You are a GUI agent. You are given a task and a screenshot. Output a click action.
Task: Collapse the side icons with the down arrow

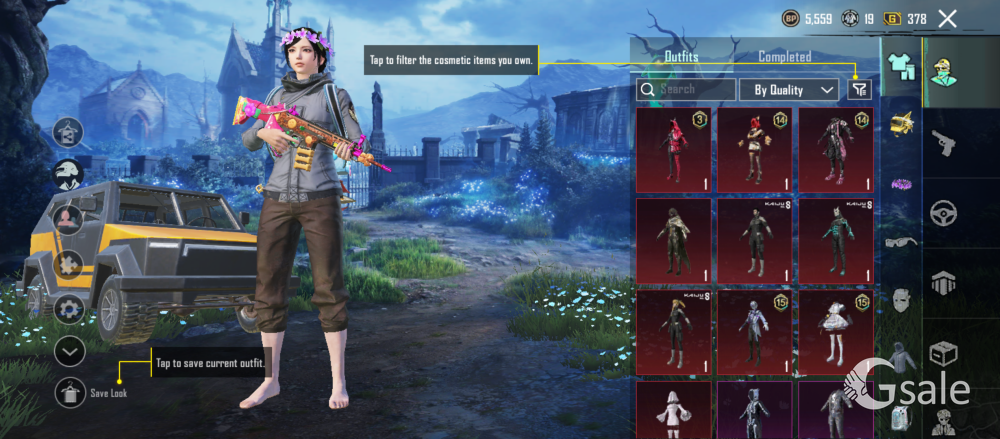69,351
